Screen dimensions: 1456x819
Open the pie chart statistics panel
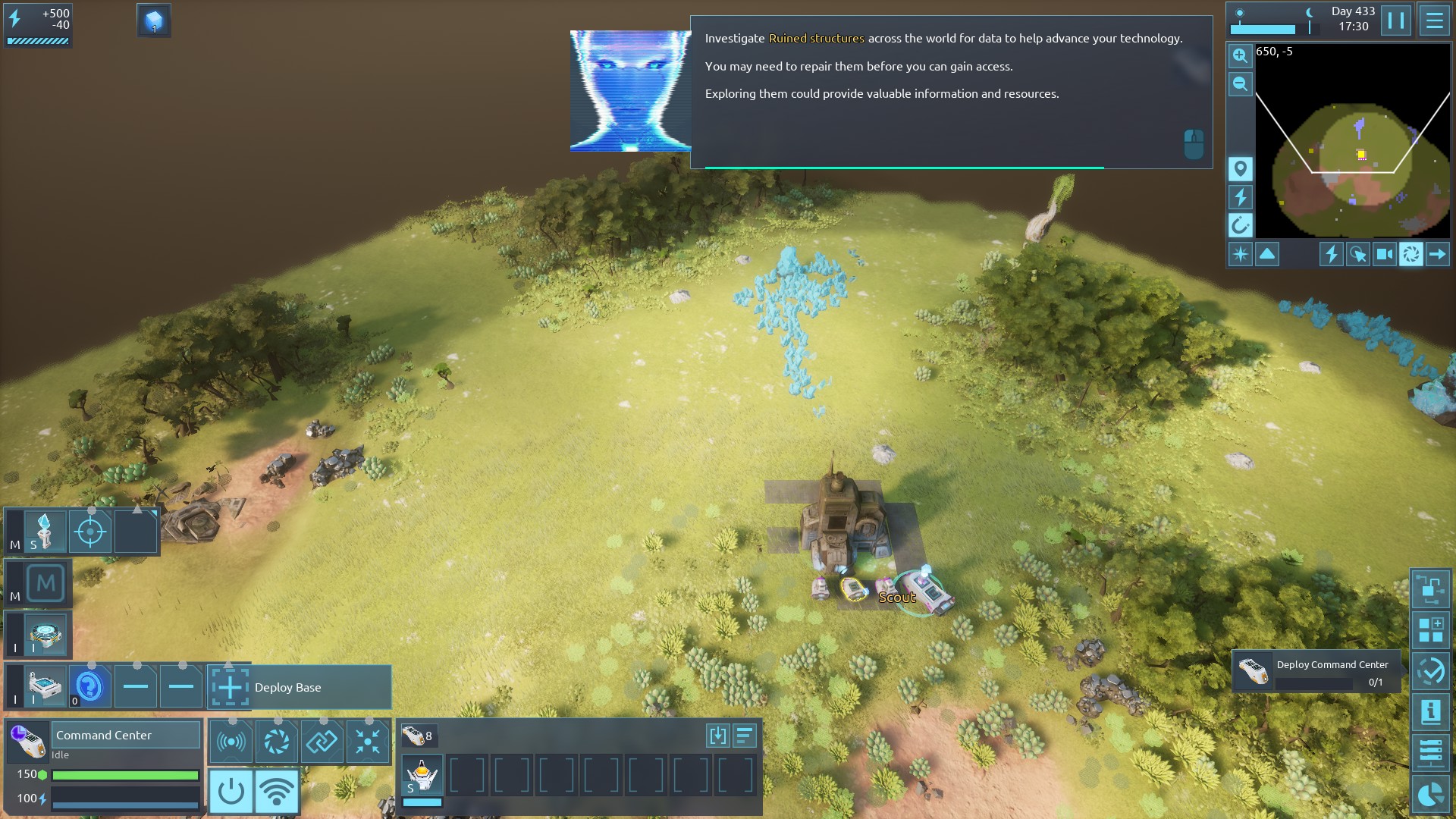[x=1430, y=794]
